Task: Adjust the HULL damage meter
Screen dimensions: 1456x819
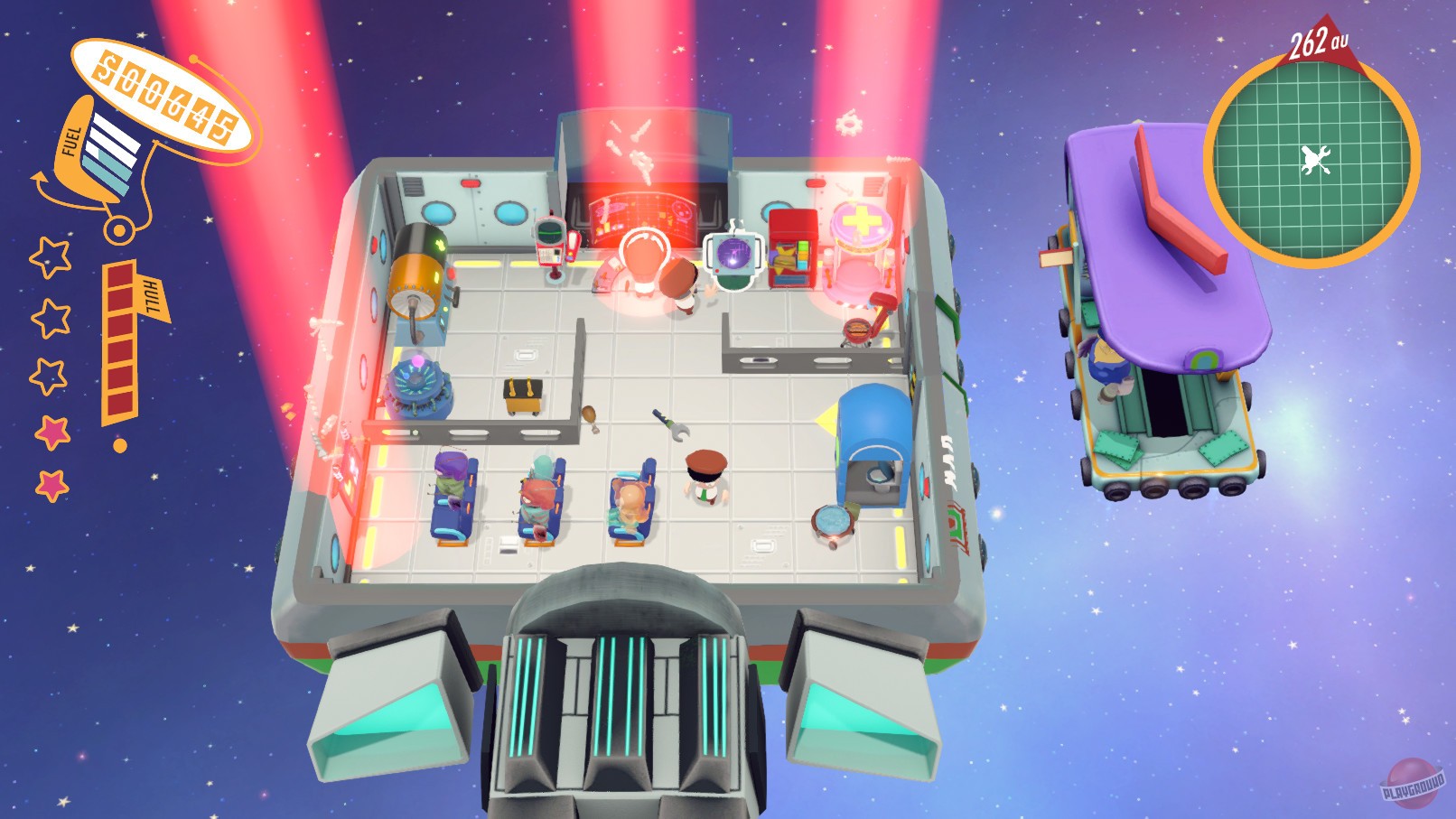Action: (120, 343)
